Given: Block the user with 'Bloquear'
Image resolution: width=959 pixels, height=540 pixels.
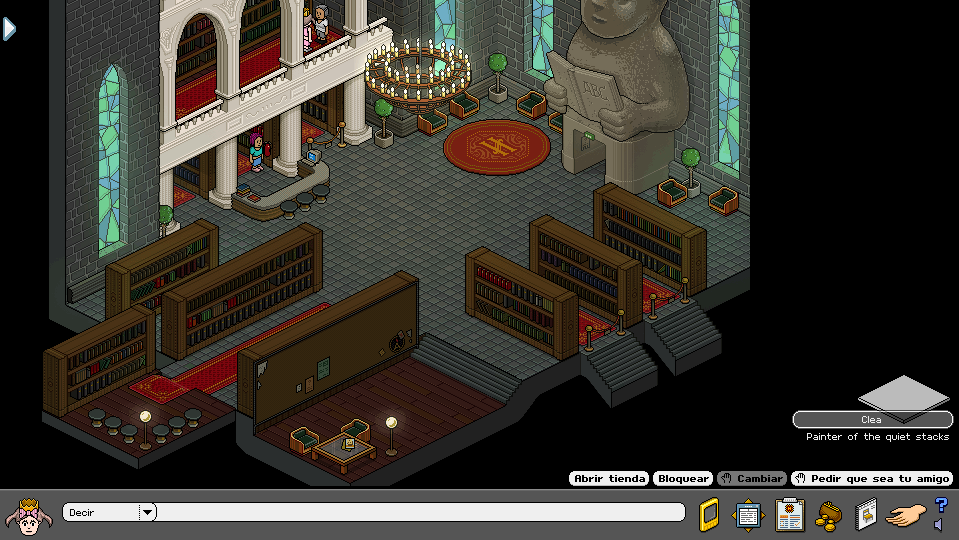Looking at the screenshot, I should point(683,479).
